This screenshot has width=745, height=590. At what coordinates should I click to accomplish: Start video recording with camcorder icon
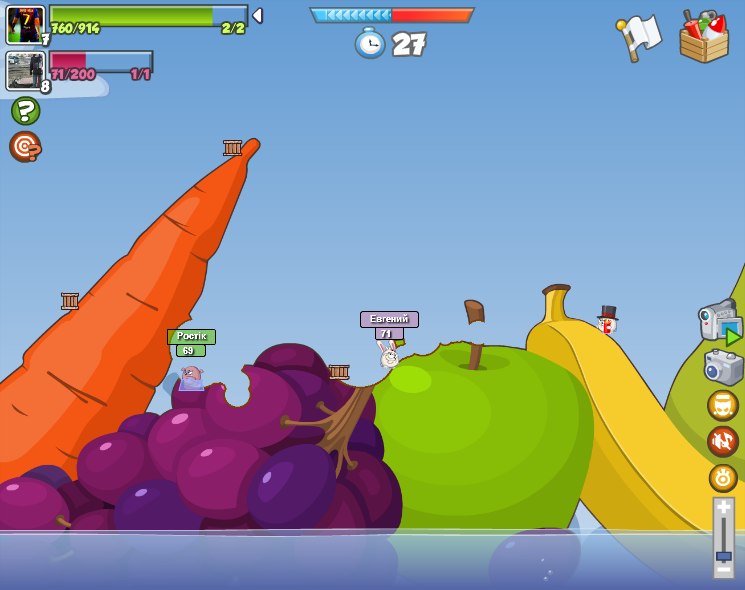(x=719, y=322)
